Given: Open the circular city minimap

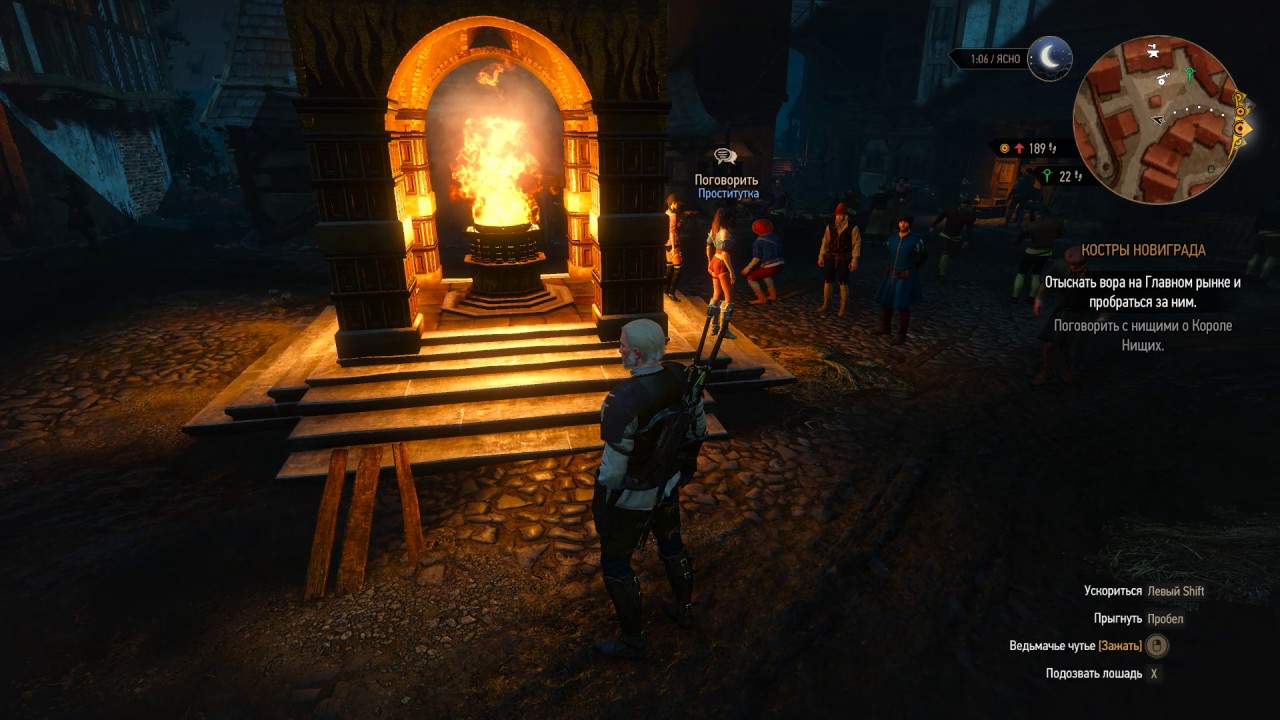Looking at the screenshot, I should pos(1156,120).
